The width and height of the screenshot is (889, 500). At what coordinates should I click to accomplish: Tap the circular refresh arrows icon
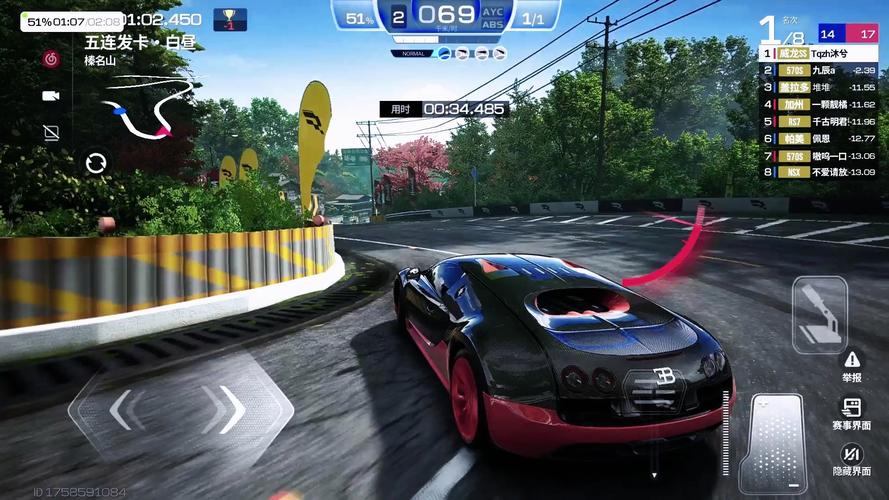coord(96,163)
